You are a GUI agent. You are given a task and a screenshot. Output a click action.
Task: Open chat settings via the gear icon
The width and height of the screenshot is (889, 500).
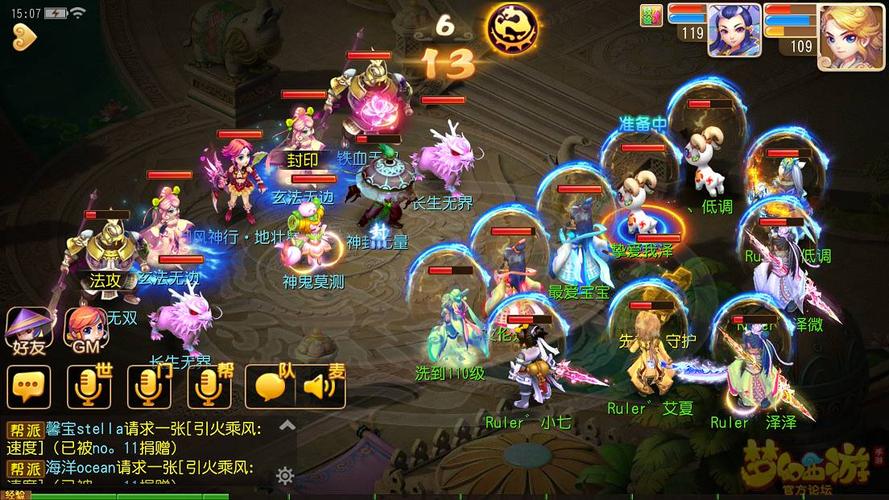[x=285, y=475]
